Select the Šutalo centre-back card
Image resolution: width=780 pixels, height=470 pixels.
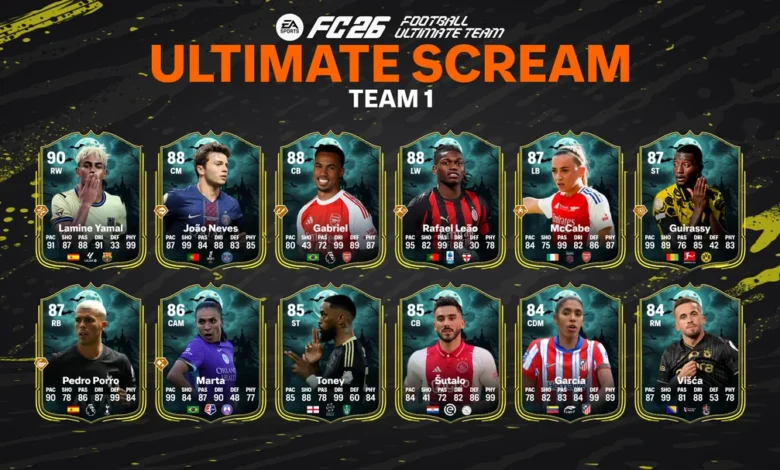click(x=450, y=350)
